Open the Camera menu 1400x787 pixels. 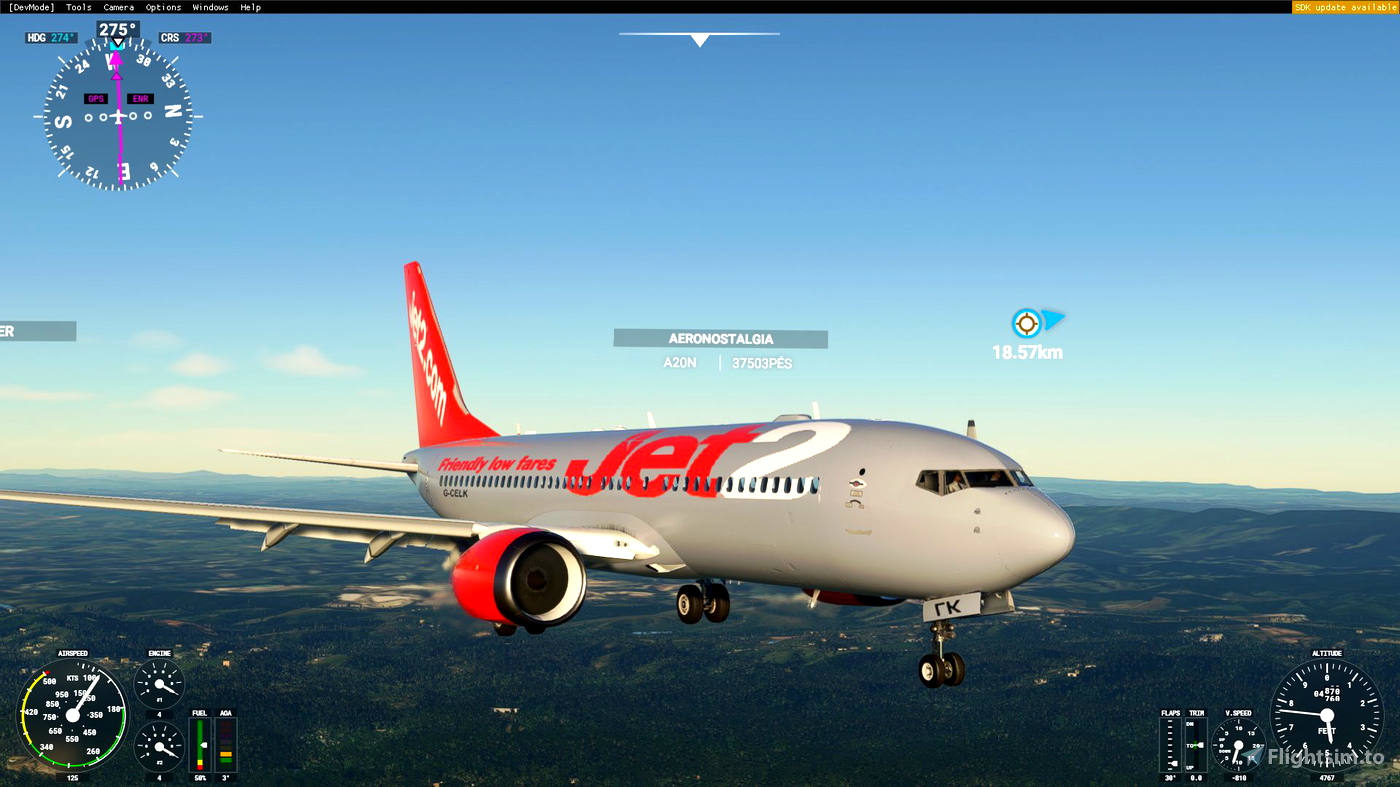[118, 6]
